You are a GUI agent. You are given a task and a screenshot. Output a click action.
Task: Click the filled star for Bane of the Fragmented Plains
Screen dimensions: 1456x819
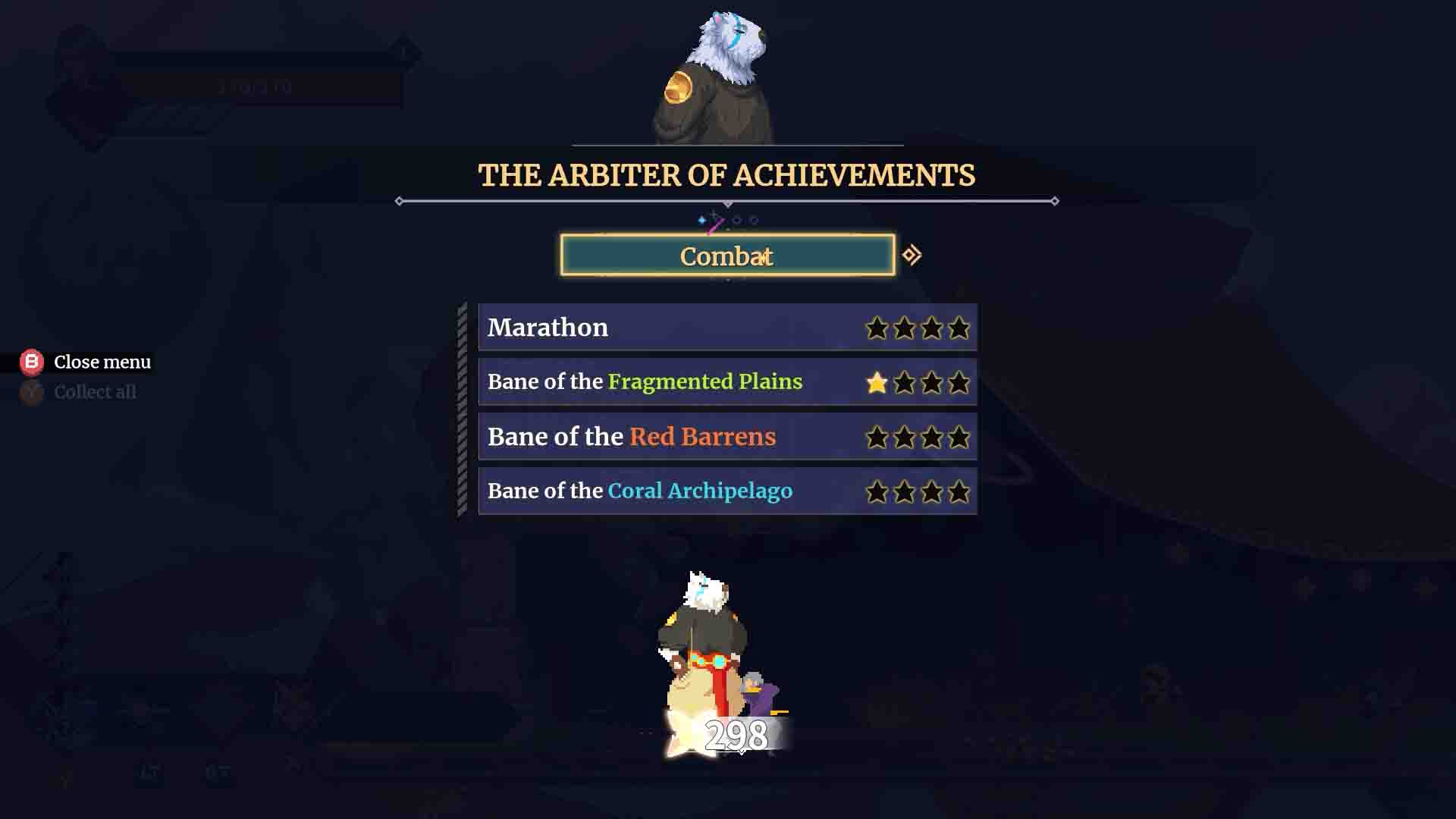(877, 383)
